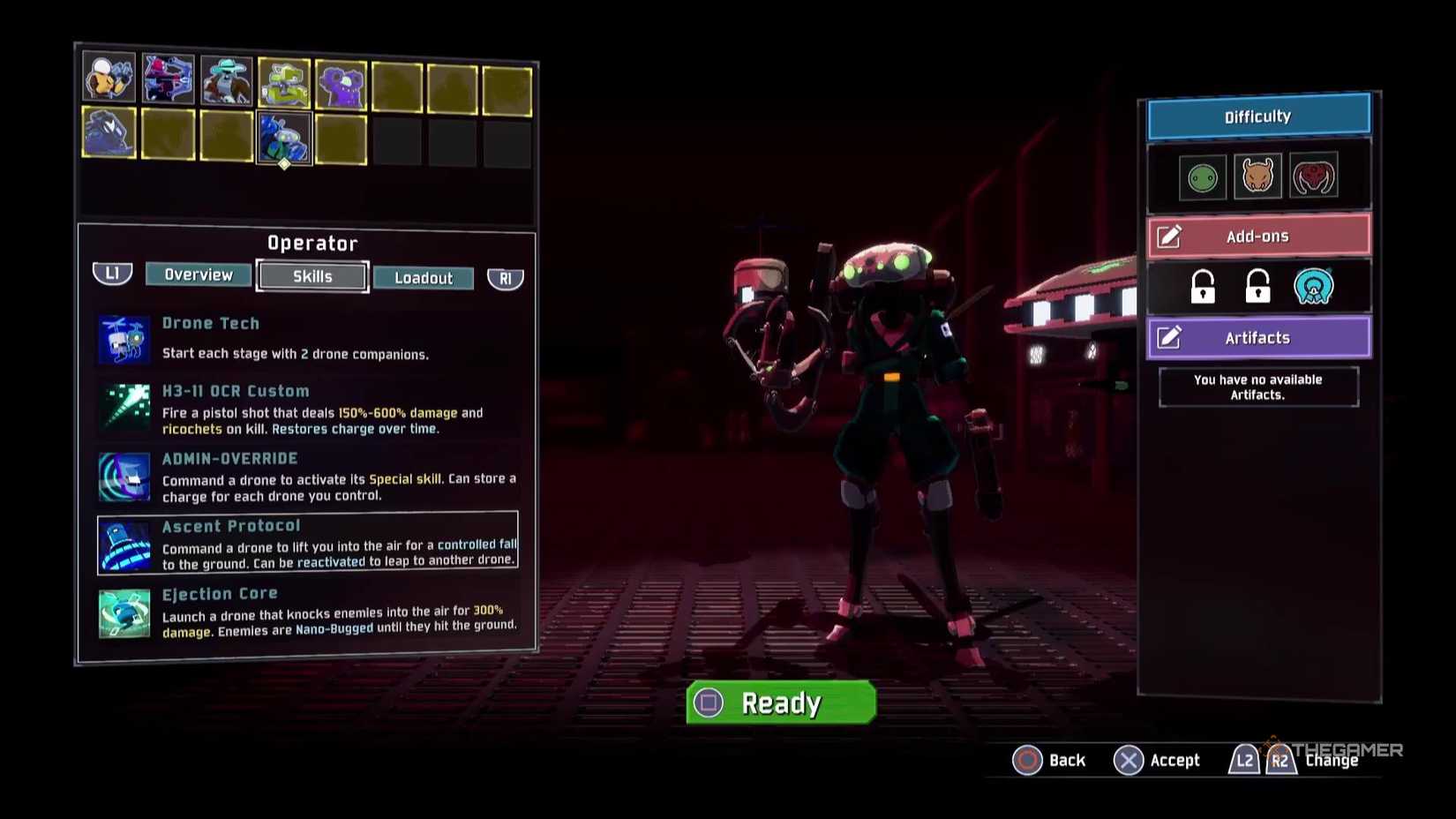Switch to the Overview tab
Screen dimensions: 1456x819
pyautogui.click(x=198, y=274)
